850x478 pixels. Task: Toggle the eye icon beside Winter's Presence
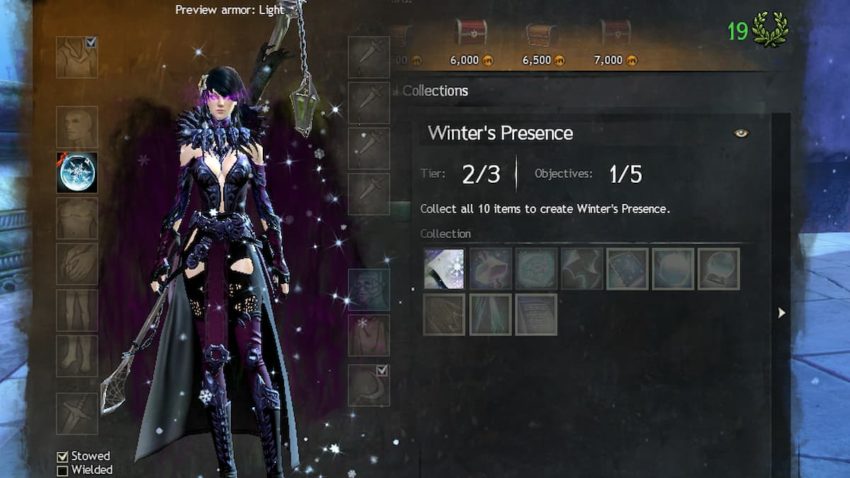741,133
